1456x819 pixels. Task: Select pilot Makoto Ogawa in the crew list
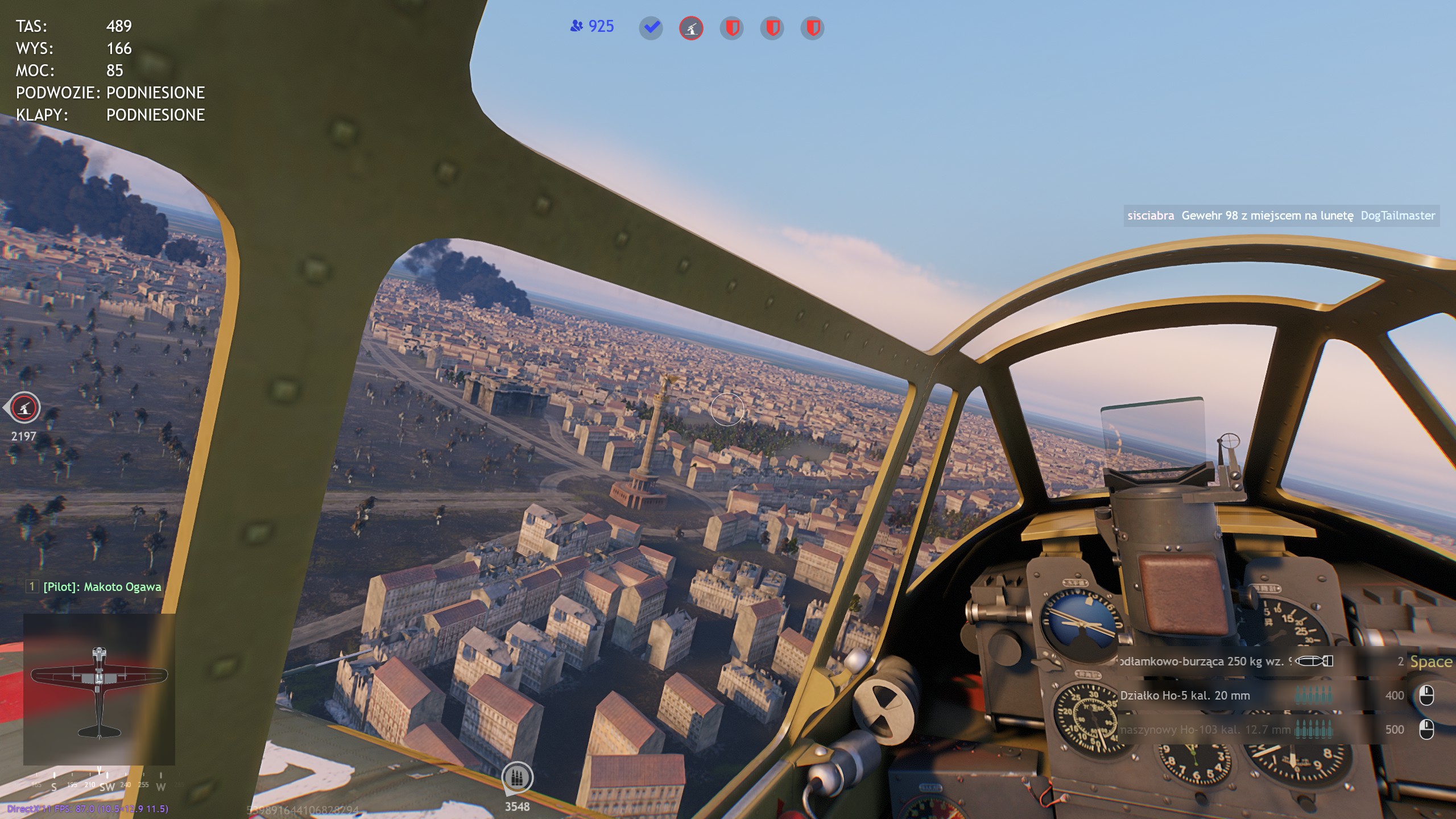pyautogui.click(x=102, y=587)
